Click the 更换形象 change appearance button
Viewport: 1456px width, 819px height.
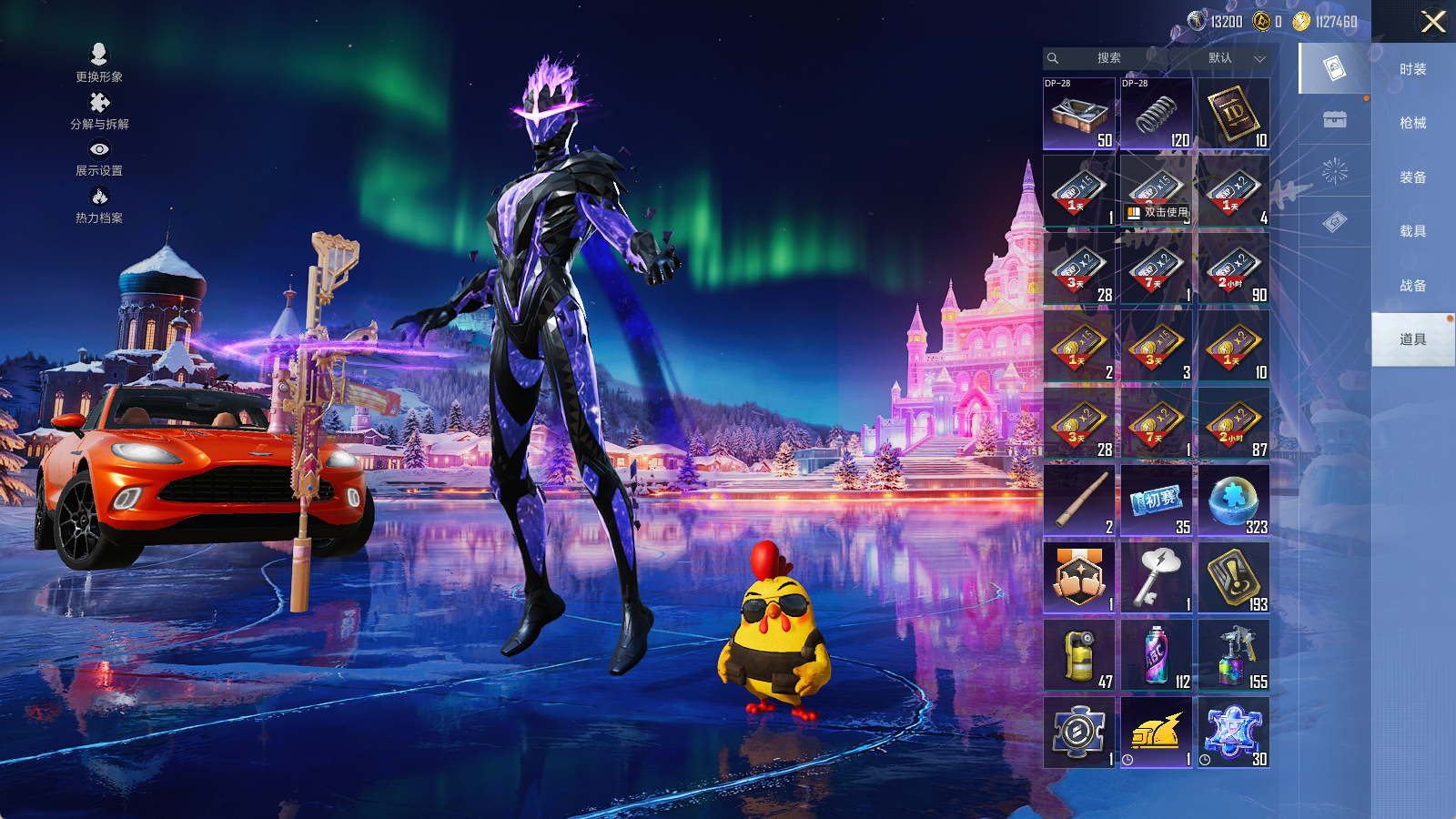tap(99, 63)
